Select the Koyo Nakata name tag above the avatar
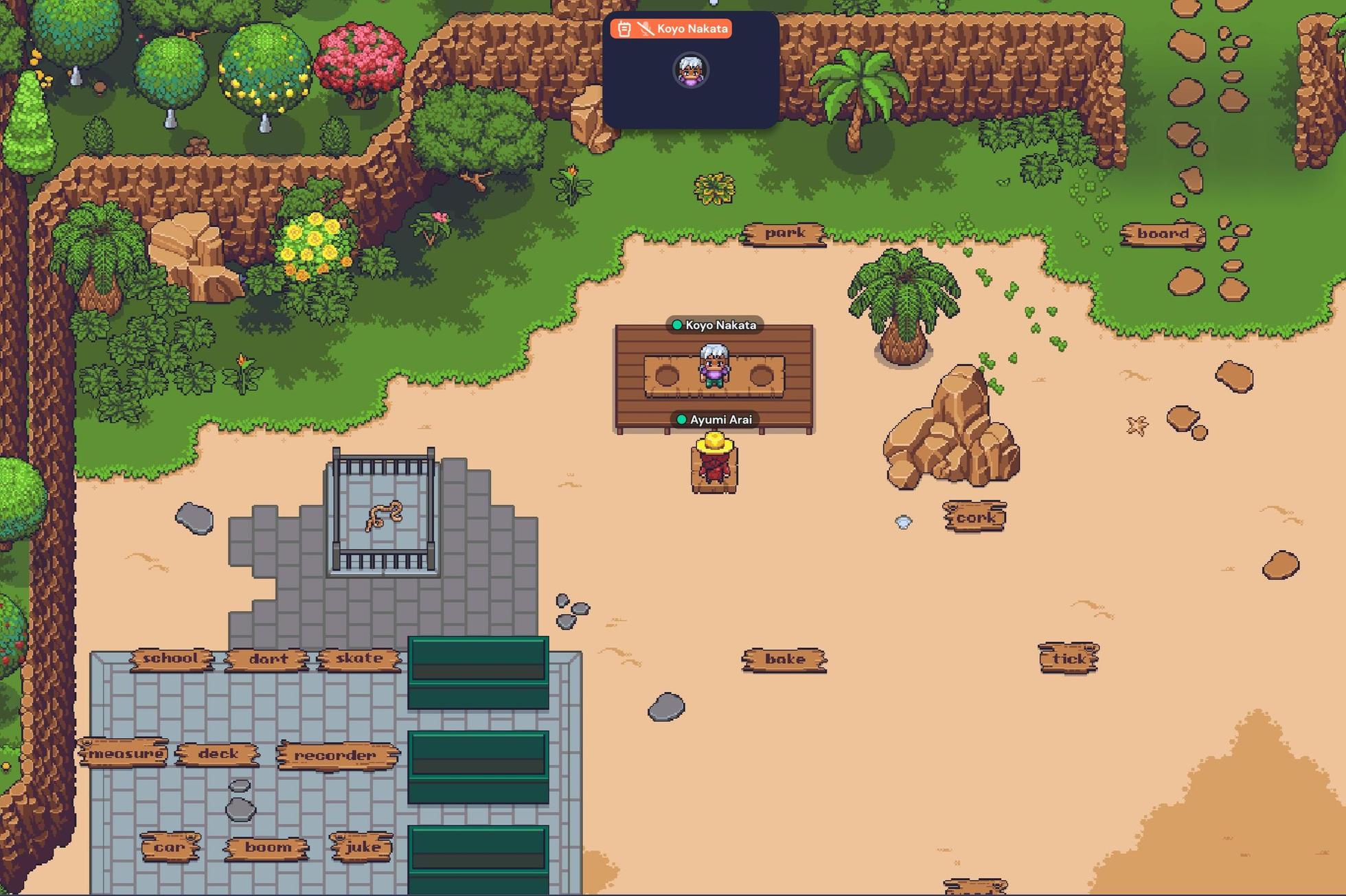This screenshot has height=896, width=1346. pyautogui.click(x=714, y=325)
